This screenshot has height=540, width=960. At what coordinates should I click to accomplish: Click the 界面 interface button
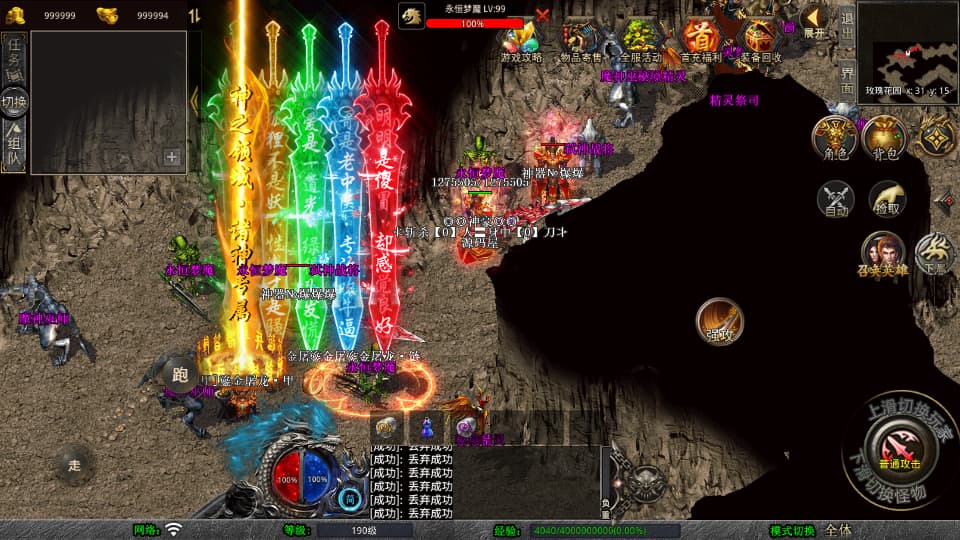[x=846, y=76]
